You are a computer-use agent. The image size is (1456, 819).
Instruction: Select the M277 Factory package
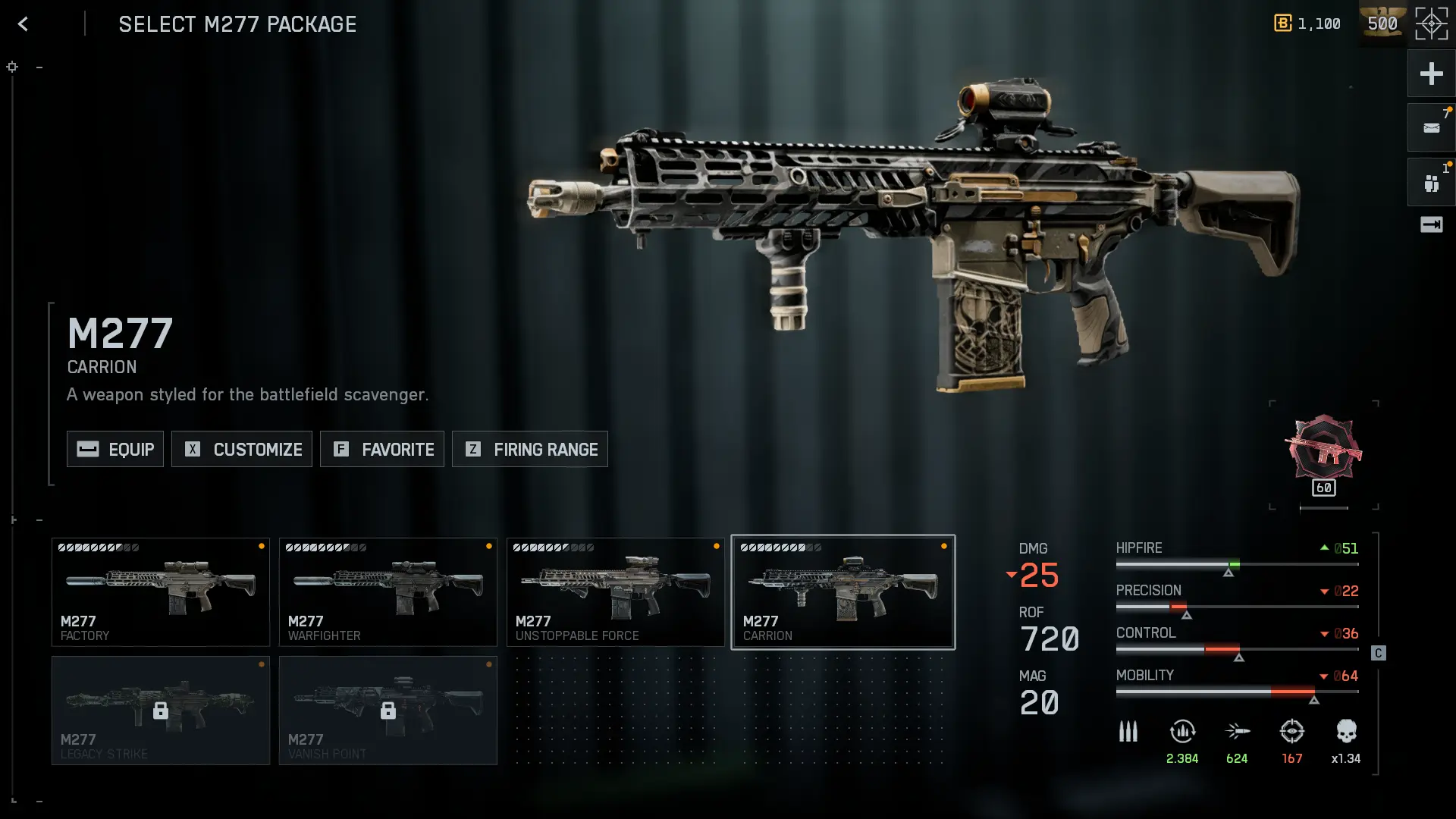click(x=161, y=592)
